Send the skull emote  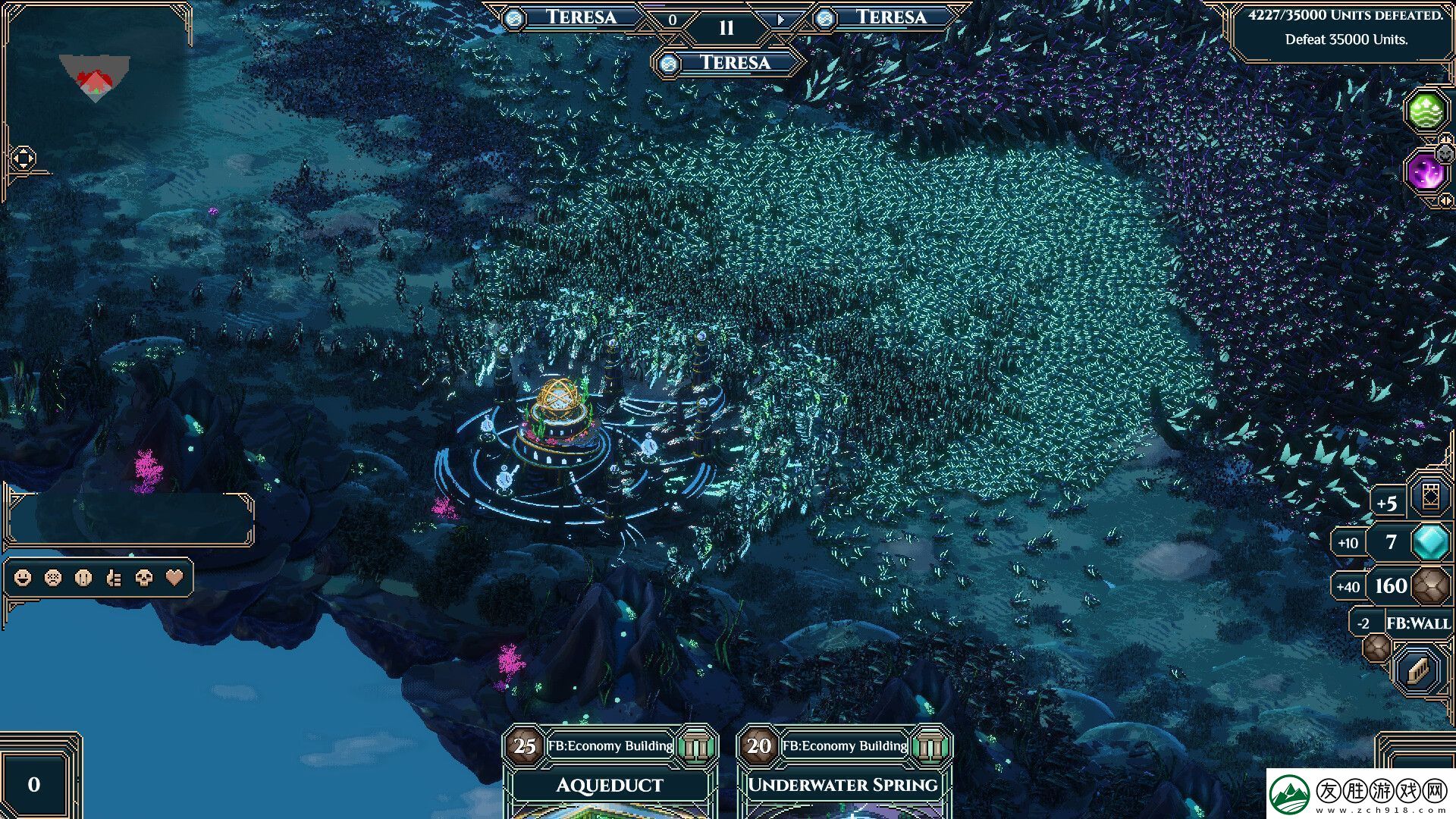(144, 578)
